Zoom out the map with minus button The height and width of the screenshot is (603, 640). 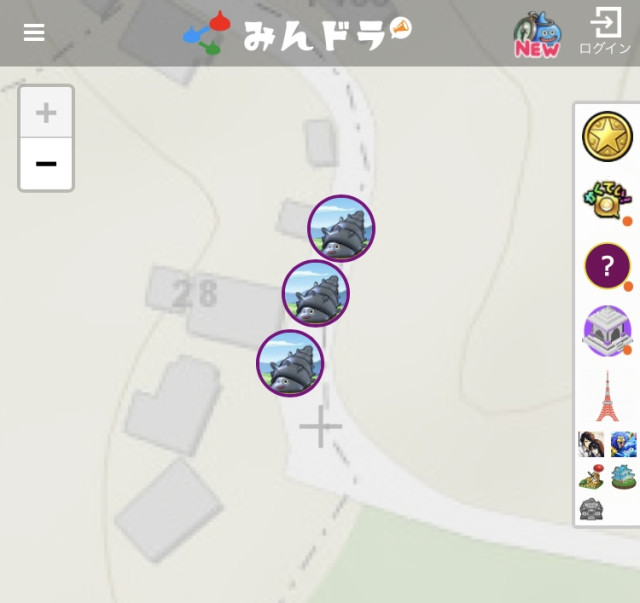point(46,164)
